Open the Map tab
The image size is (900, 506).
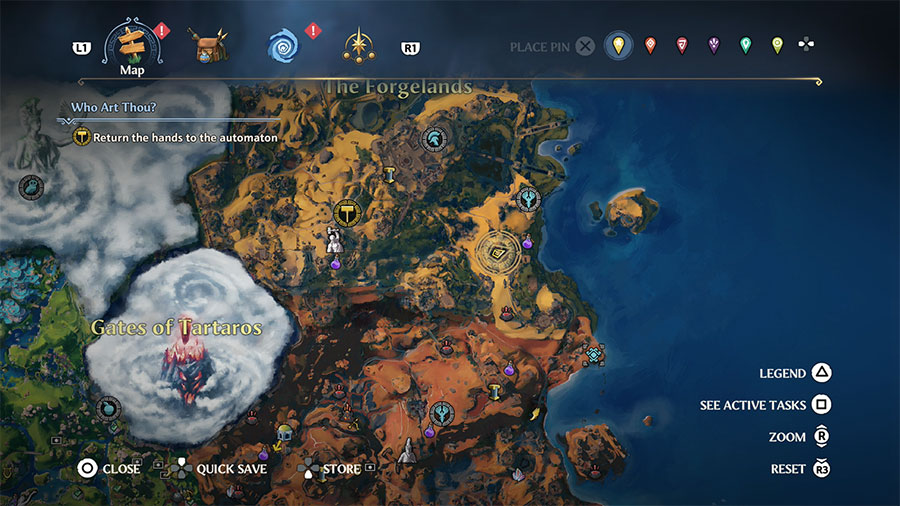point(133,45)
